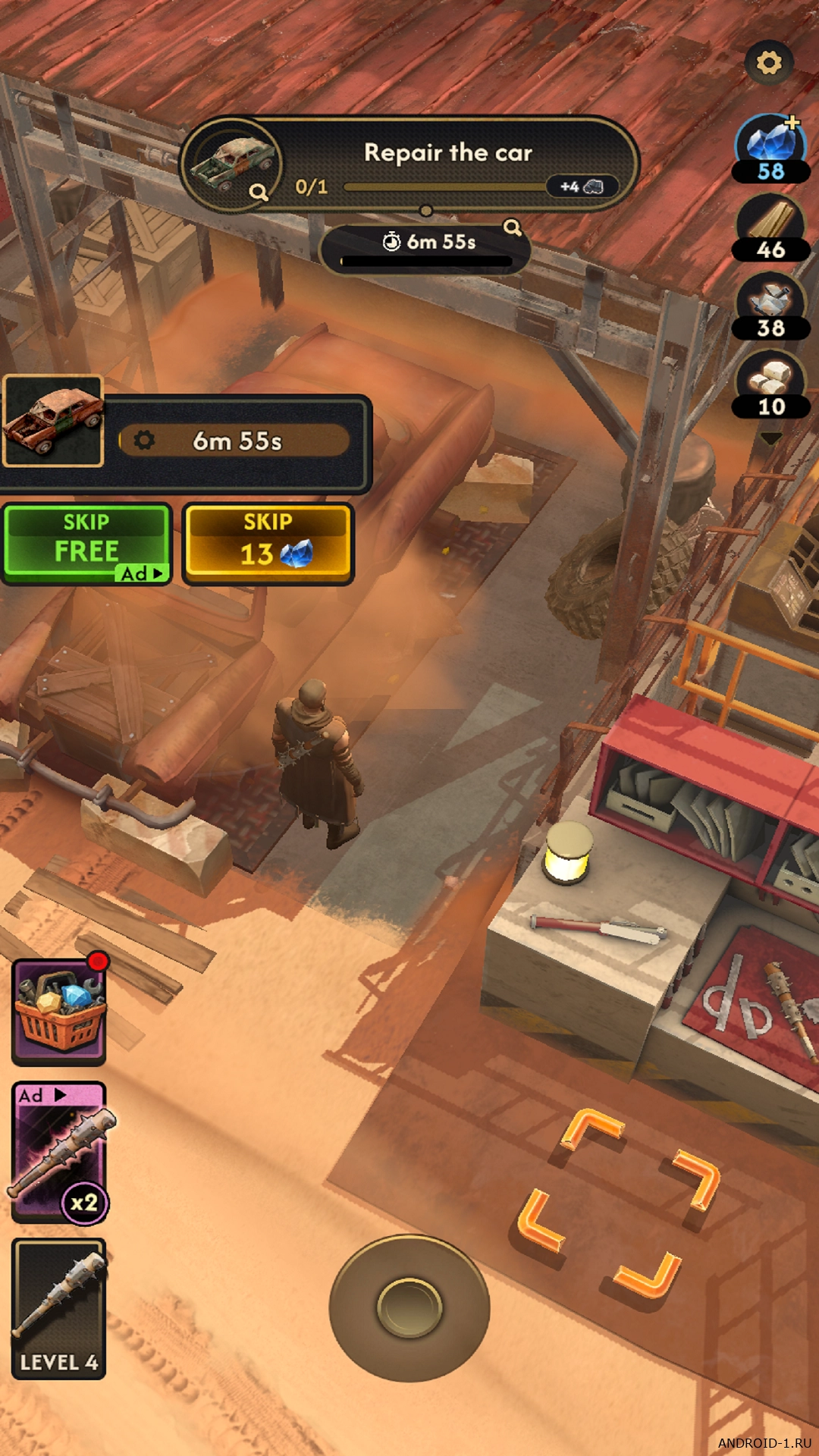The width and height of the screenshot is (819, 1456).
Task: Open the Level 4 spiked bat weapon
Action: [x=59, y=1308]
